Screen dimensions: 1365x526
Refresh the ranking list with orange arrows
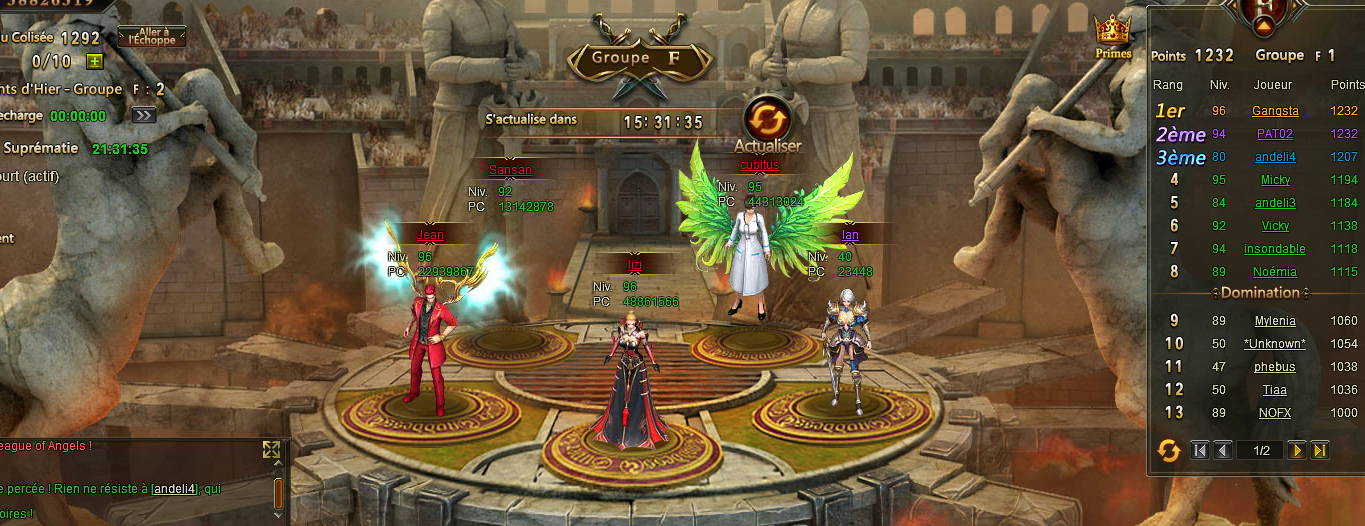[1168, 451]
